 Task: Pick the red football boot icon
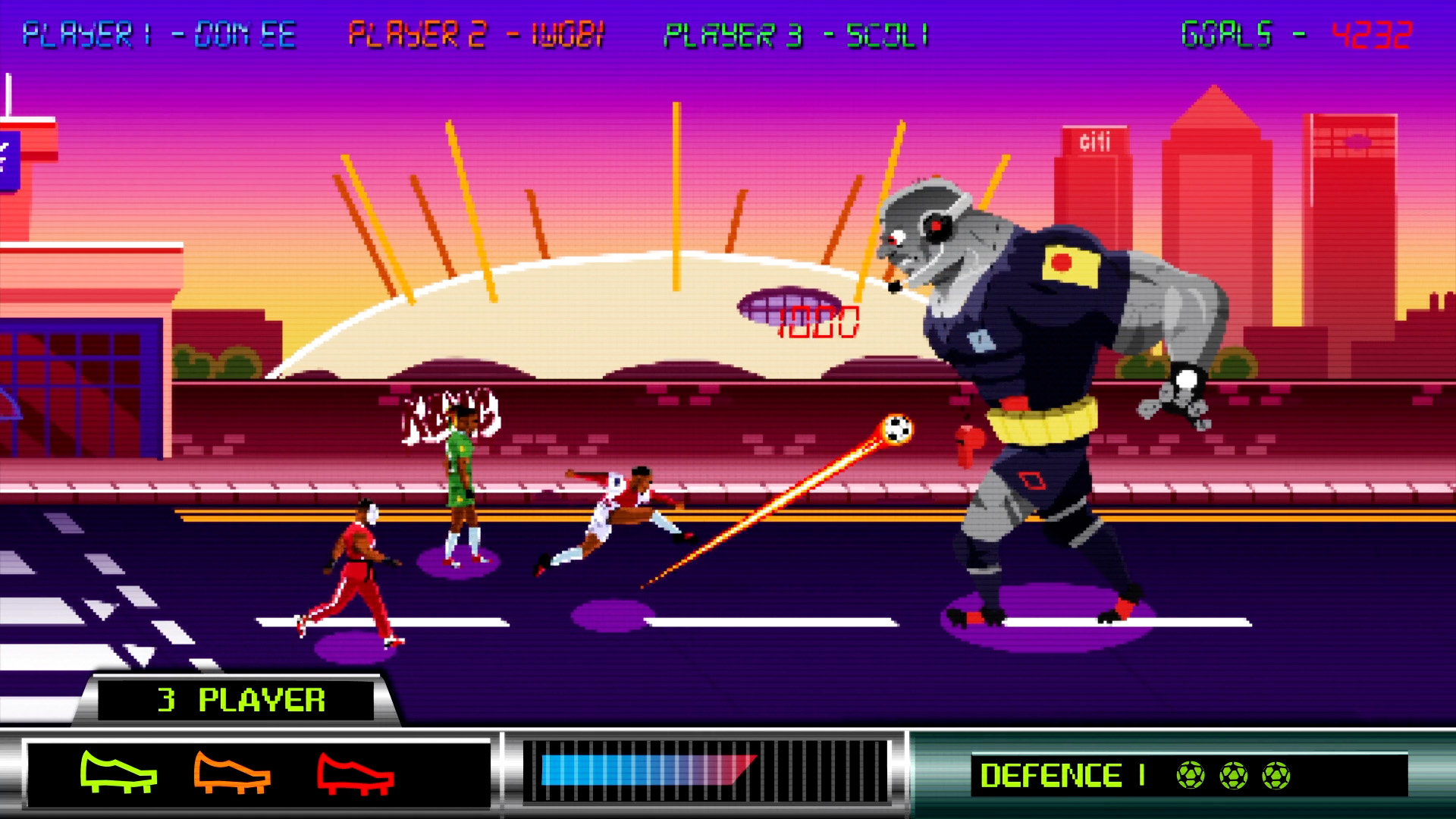pos(355,774)
